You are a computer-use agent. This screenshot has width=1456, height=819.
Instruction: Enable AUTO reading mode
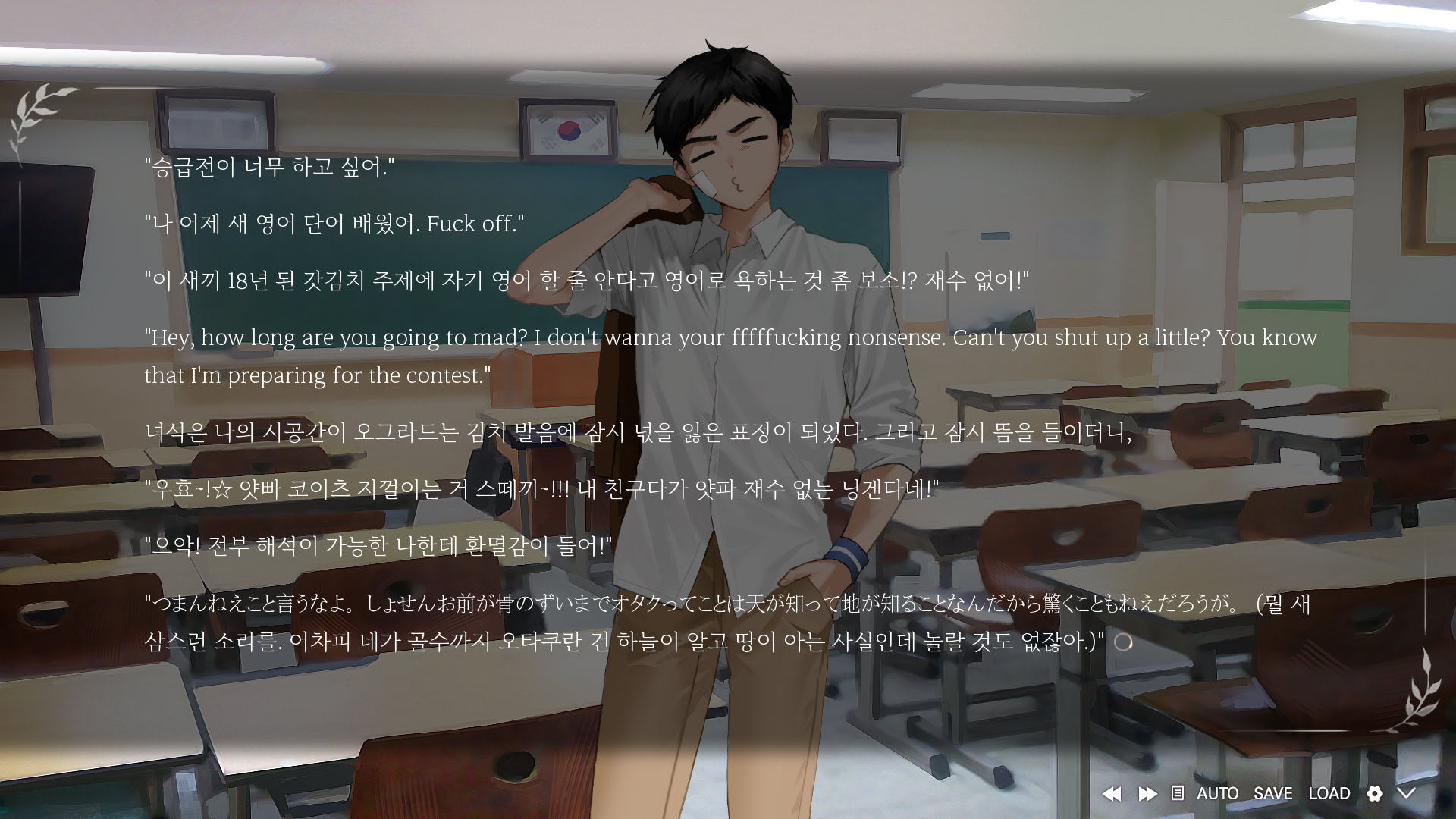[1219, 793]
